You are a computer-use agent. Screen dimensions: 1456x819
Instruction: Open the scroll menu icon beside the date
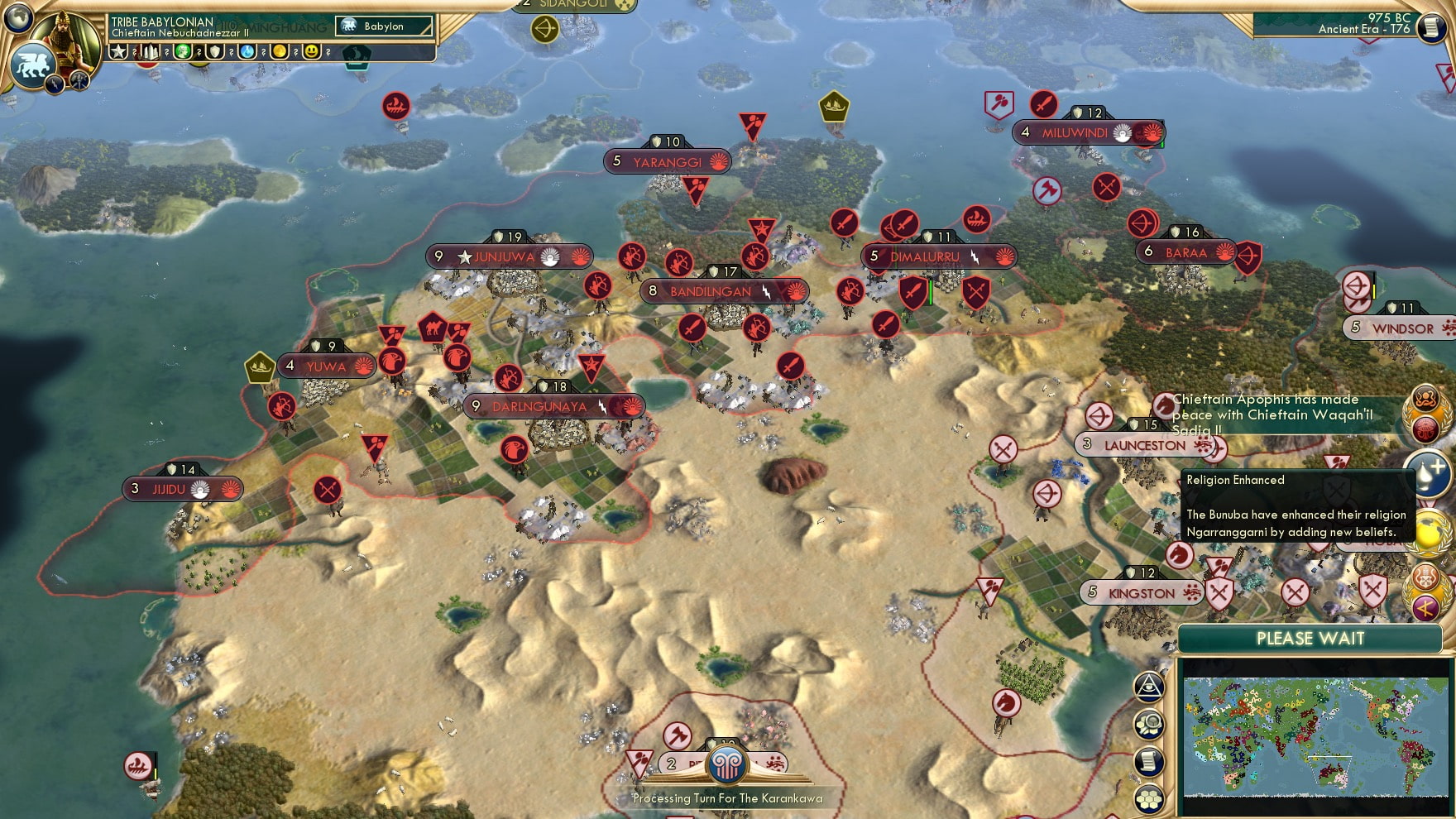tap(1430, 27)
